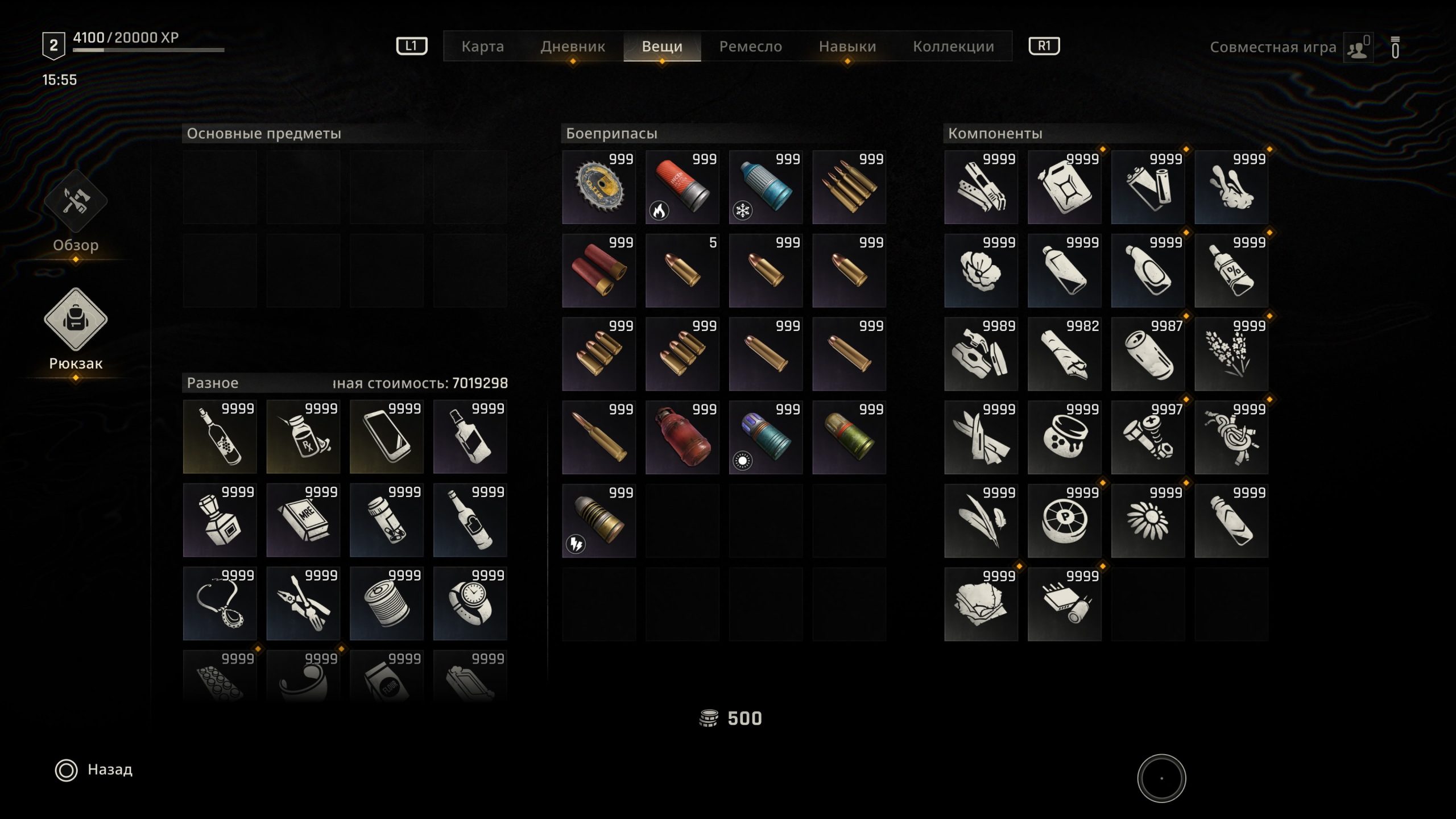The height and width of the screenshot is (819, 1456).
Task: Open Совместная игра co-op option
Action: coord(1273,47)
